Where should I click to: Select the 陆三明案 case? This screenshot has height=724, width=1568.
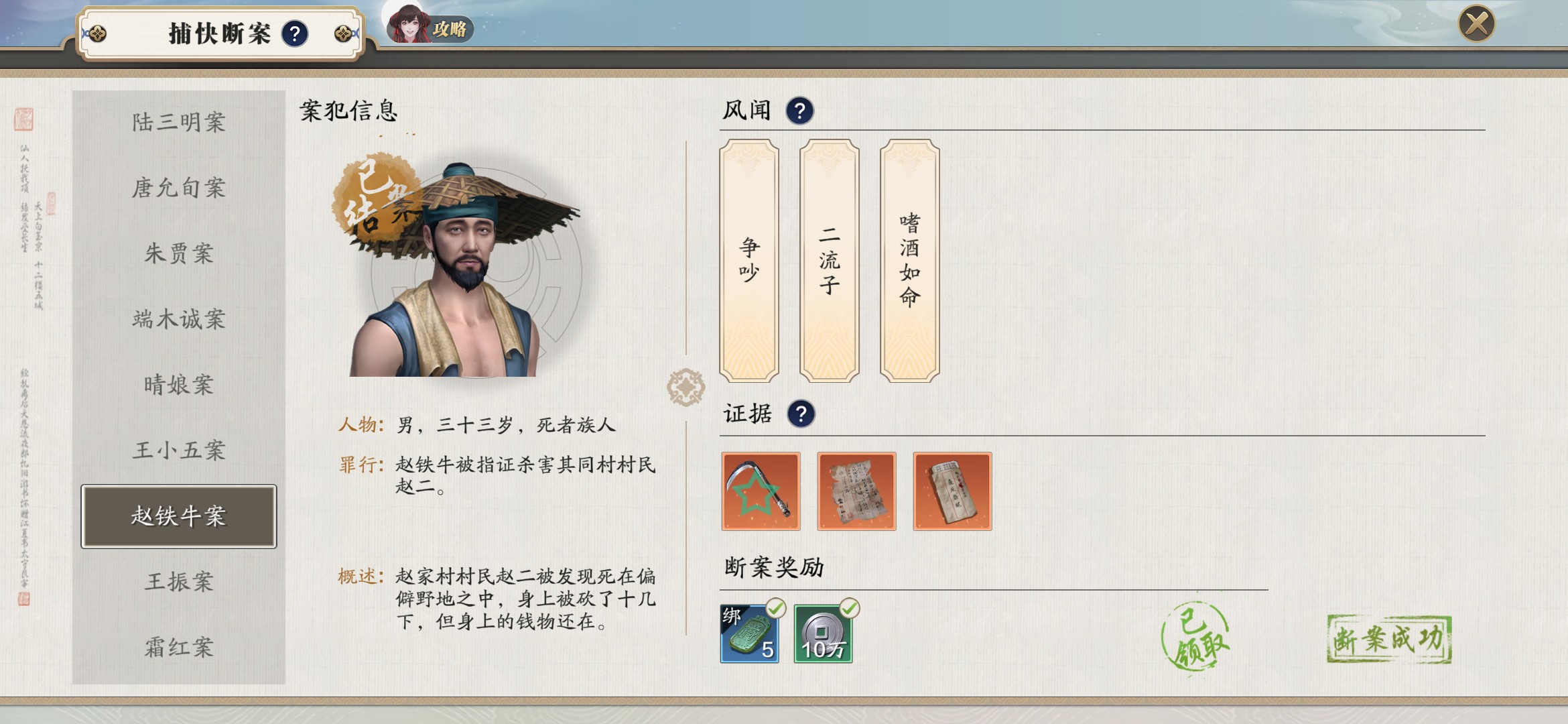[179, 122]
